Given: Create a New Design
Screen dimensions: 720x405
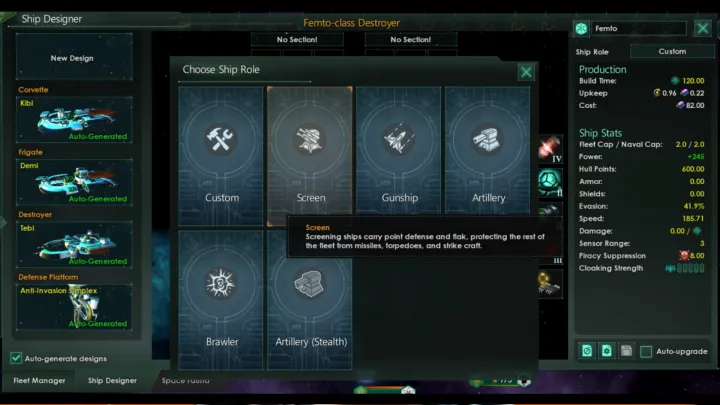Looking at the screenshot, I should (x=74, y=58).
